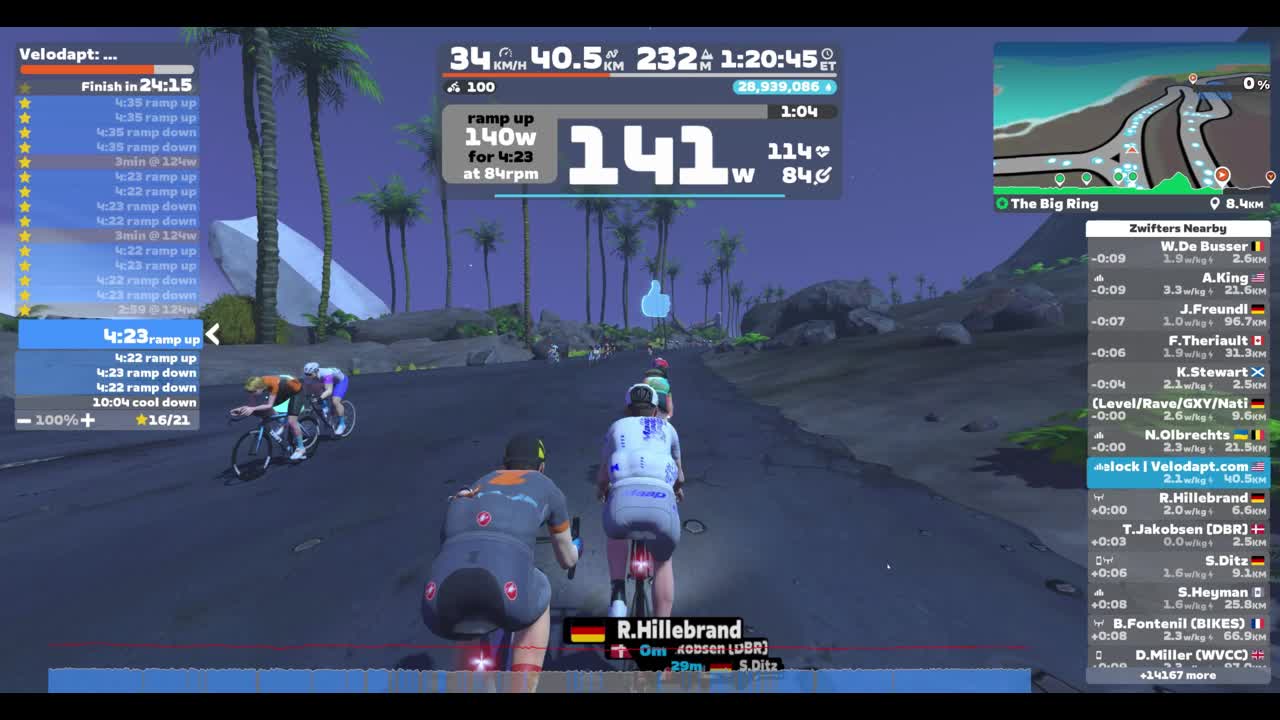This screenshot has width=1280, height=720.
Task: Select B.Fontenil (BIKES) rider row
Action: point(1177,629)
